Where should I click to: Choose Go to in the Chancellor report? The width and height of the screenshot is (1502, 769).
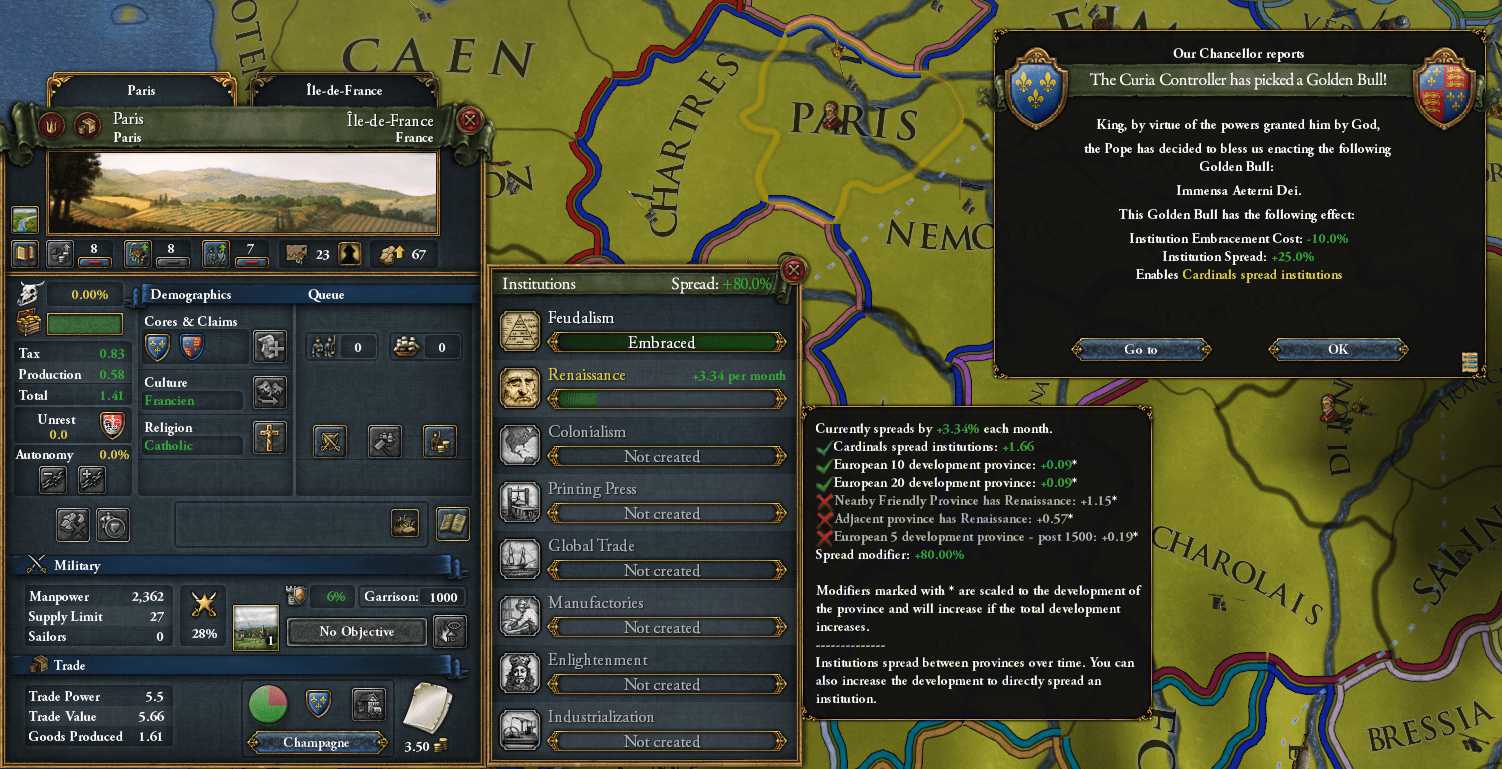click(1140, 349)
